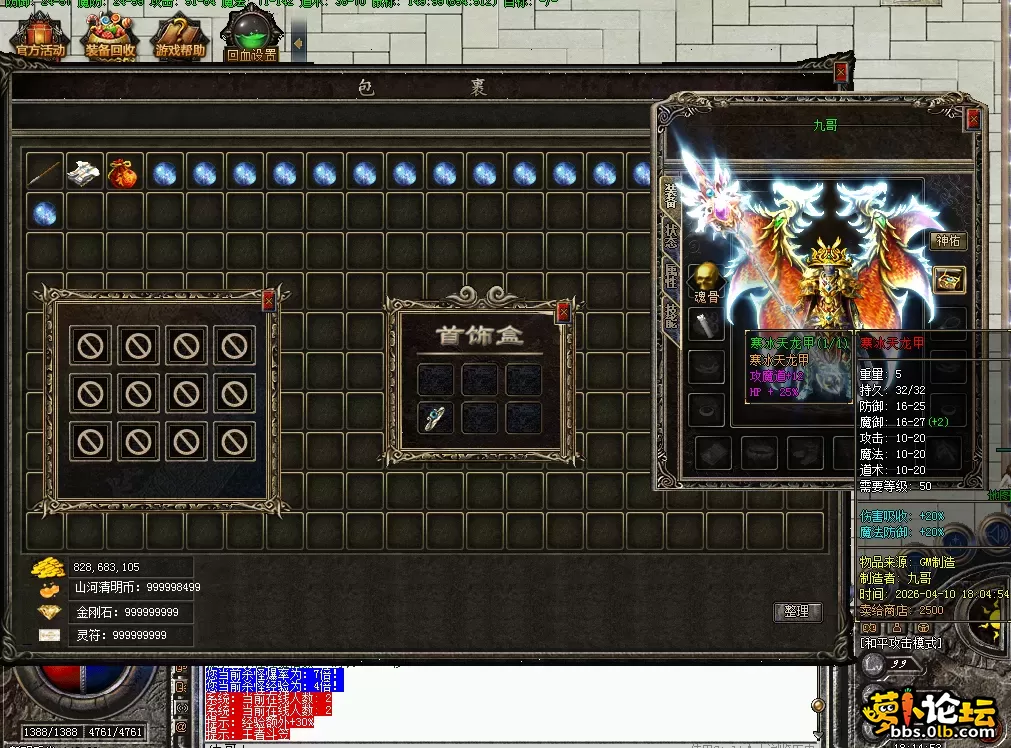1011x748 pixels.
Task: Select the ring in the jewelry box
Action: coord(434,418)
